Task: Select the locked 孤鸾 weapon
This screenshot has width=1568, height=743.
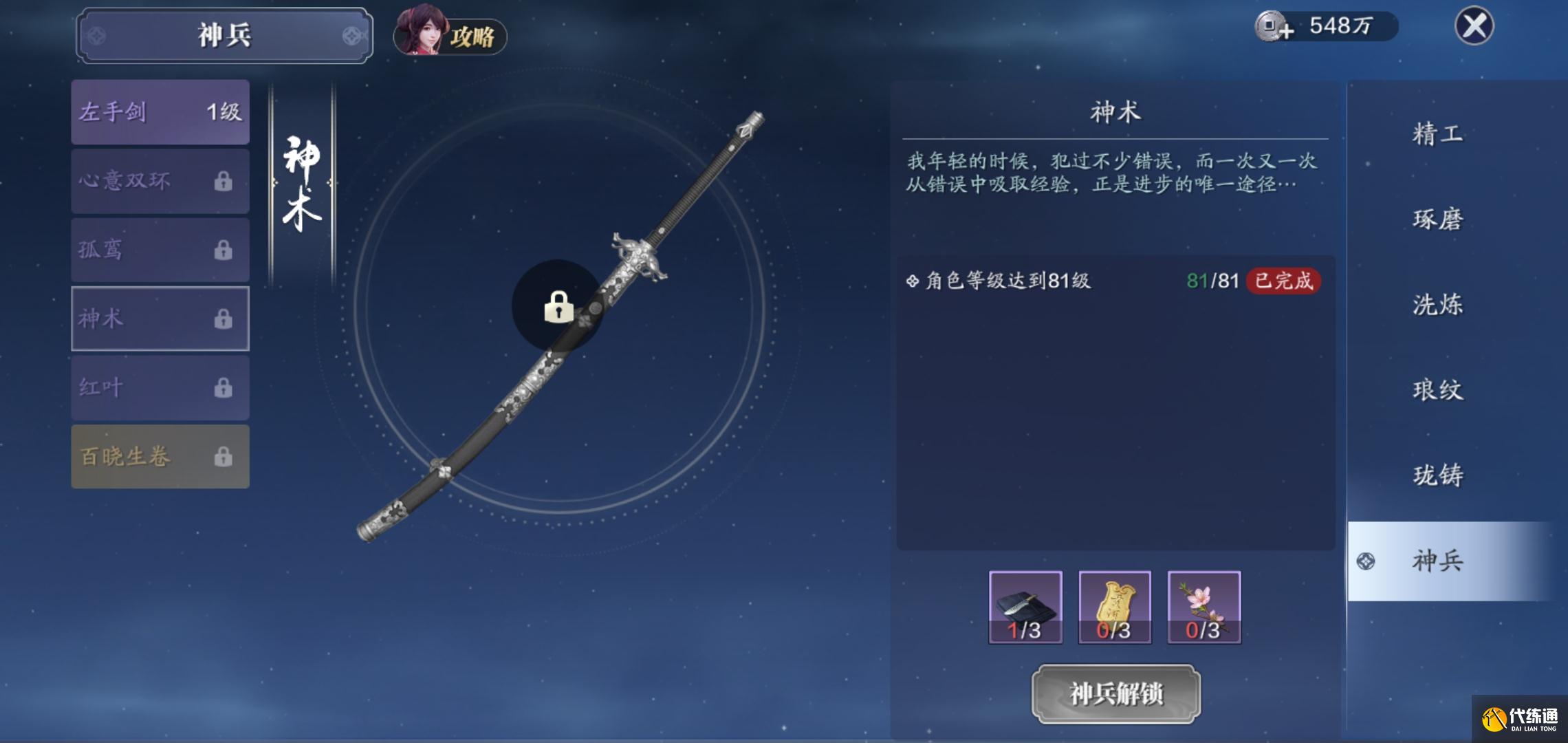Action: point(160,250)
